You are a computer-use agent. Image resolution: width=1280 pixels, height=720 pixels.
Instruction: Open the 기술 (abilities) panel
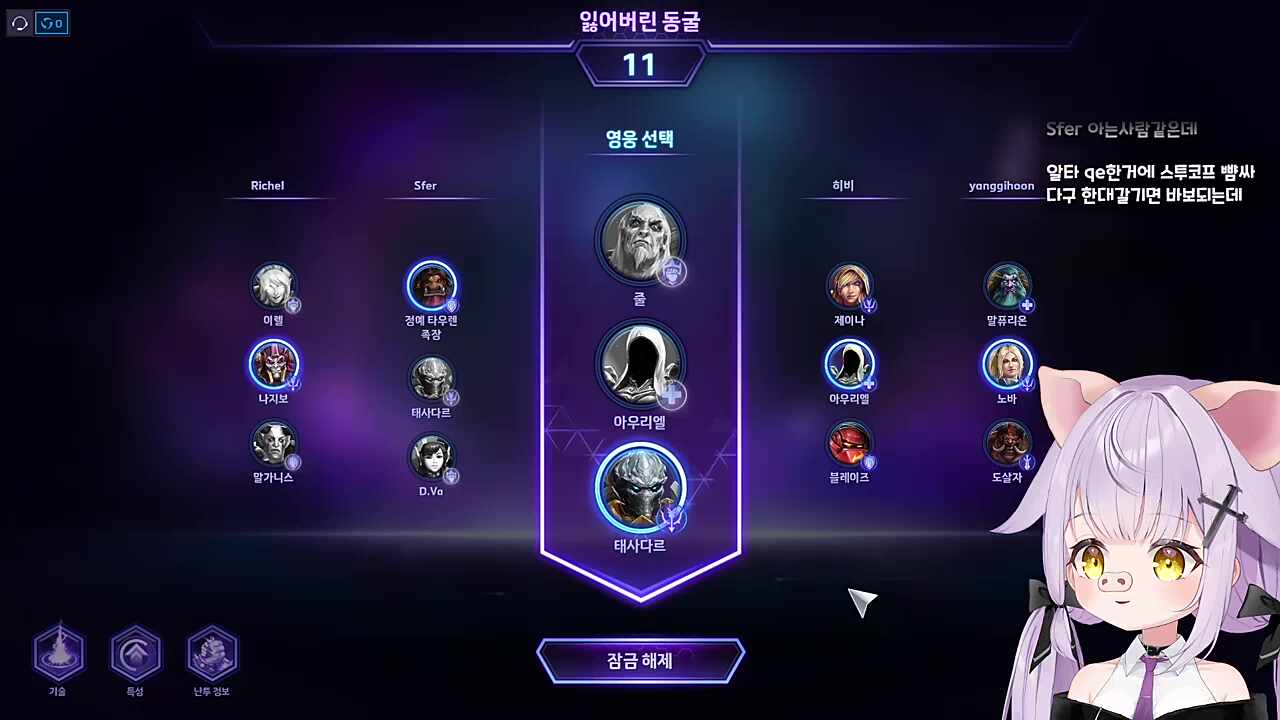coord(59,655)
